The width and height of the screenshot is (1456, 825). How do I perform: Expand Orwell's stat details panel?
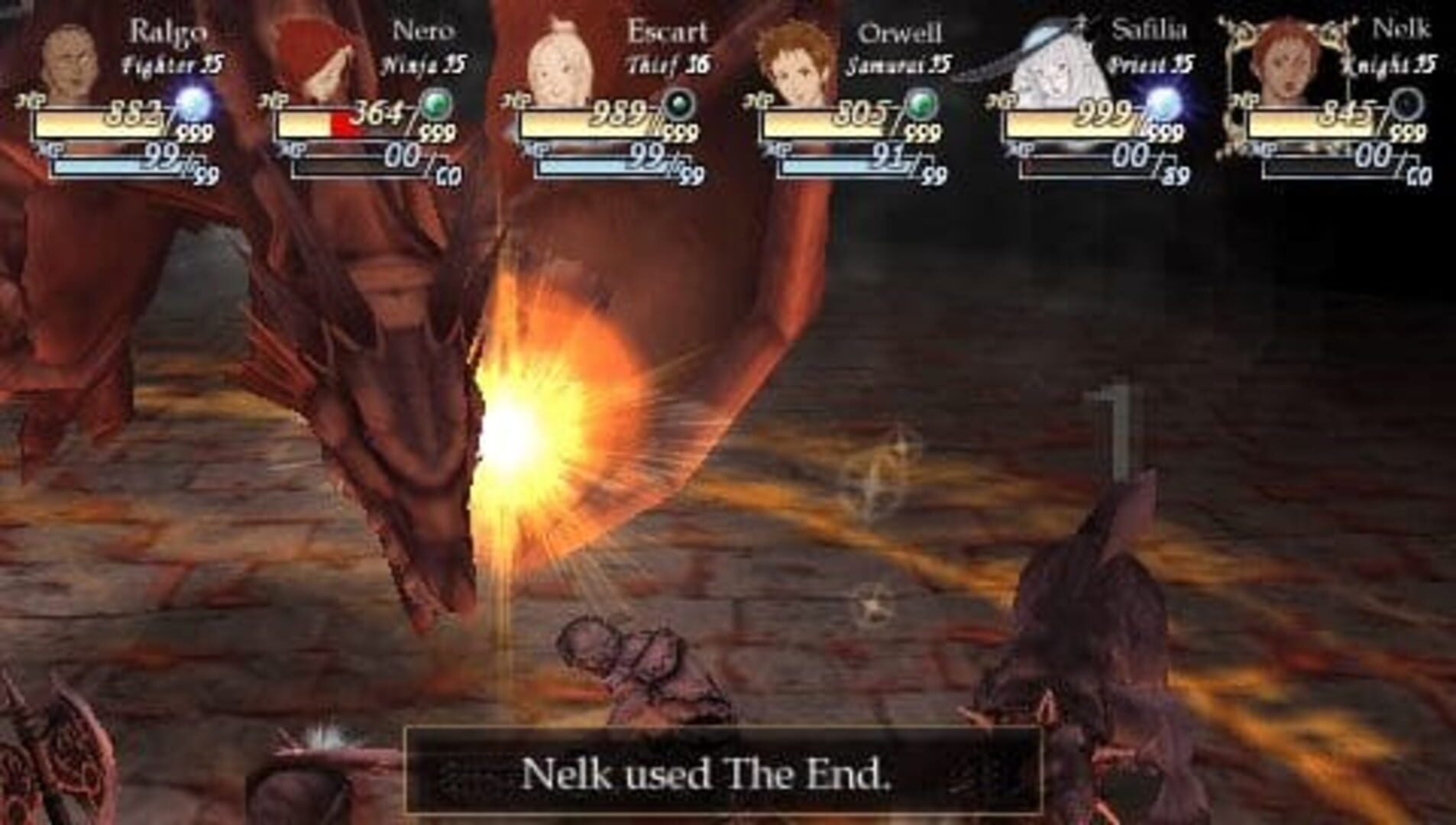click(x=848, y=99)
